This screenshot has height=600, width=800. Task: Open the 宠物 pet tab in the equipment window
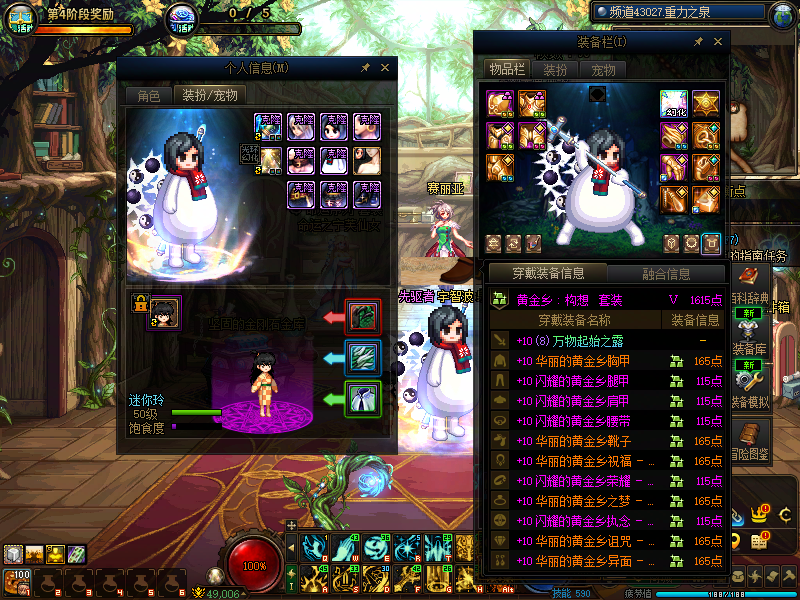tap(603, 70)
